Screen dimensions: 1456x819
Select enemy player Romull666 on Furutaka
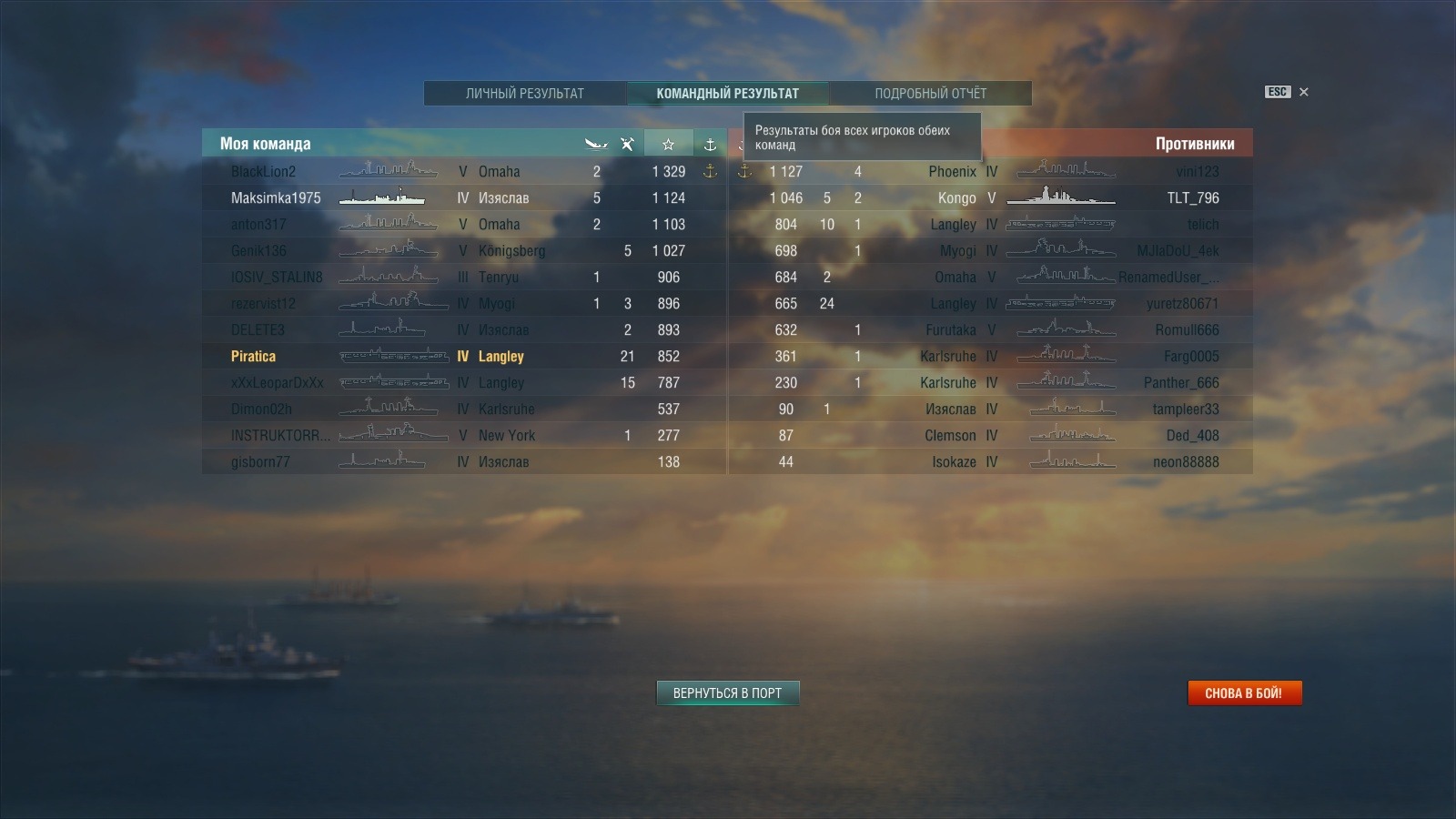(1187, 329)
